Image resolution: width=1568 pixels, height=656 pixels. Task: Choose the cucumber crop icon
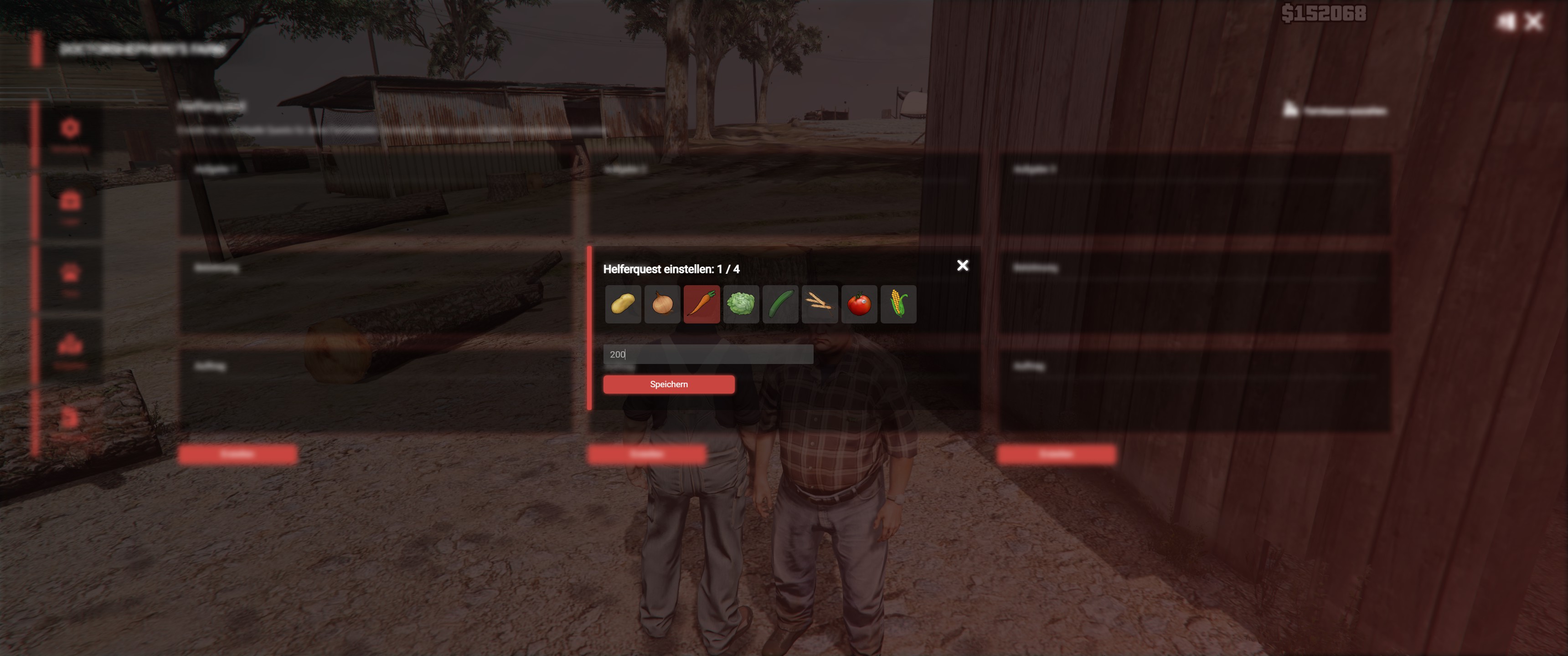780,304
